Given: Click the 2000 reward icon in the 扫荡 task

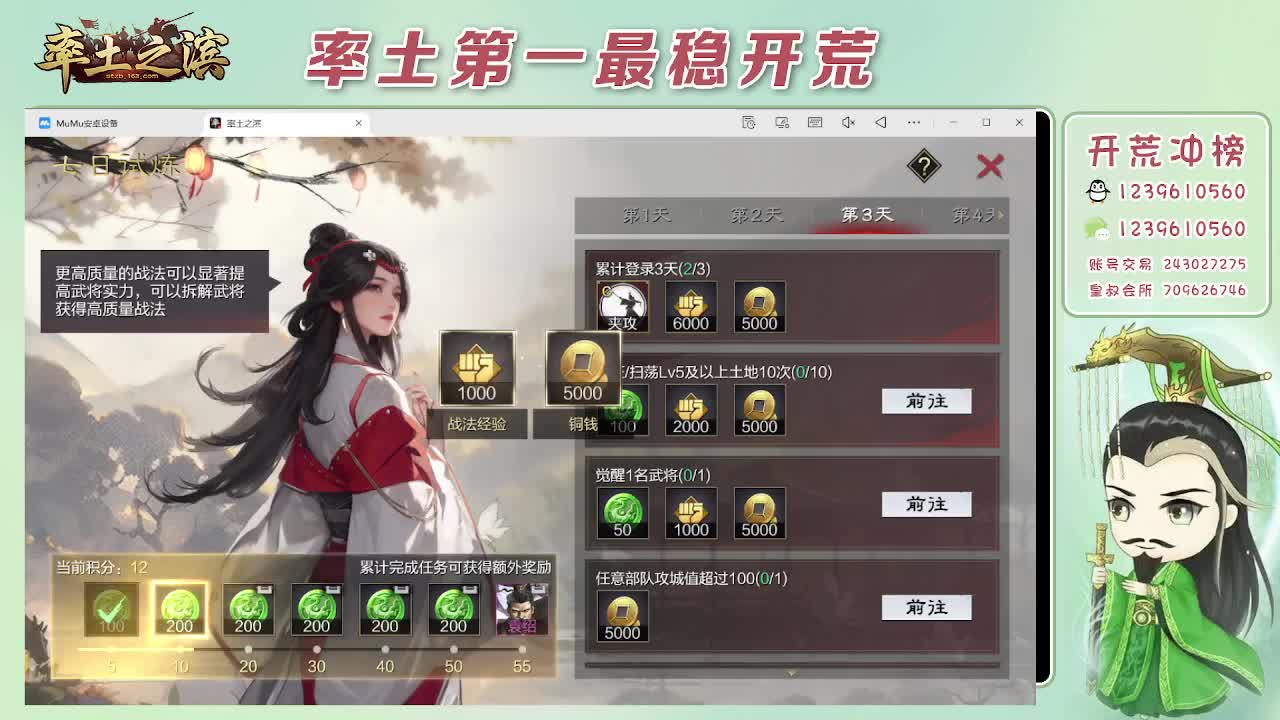Looking at the screenshot, I should [690, 410].
